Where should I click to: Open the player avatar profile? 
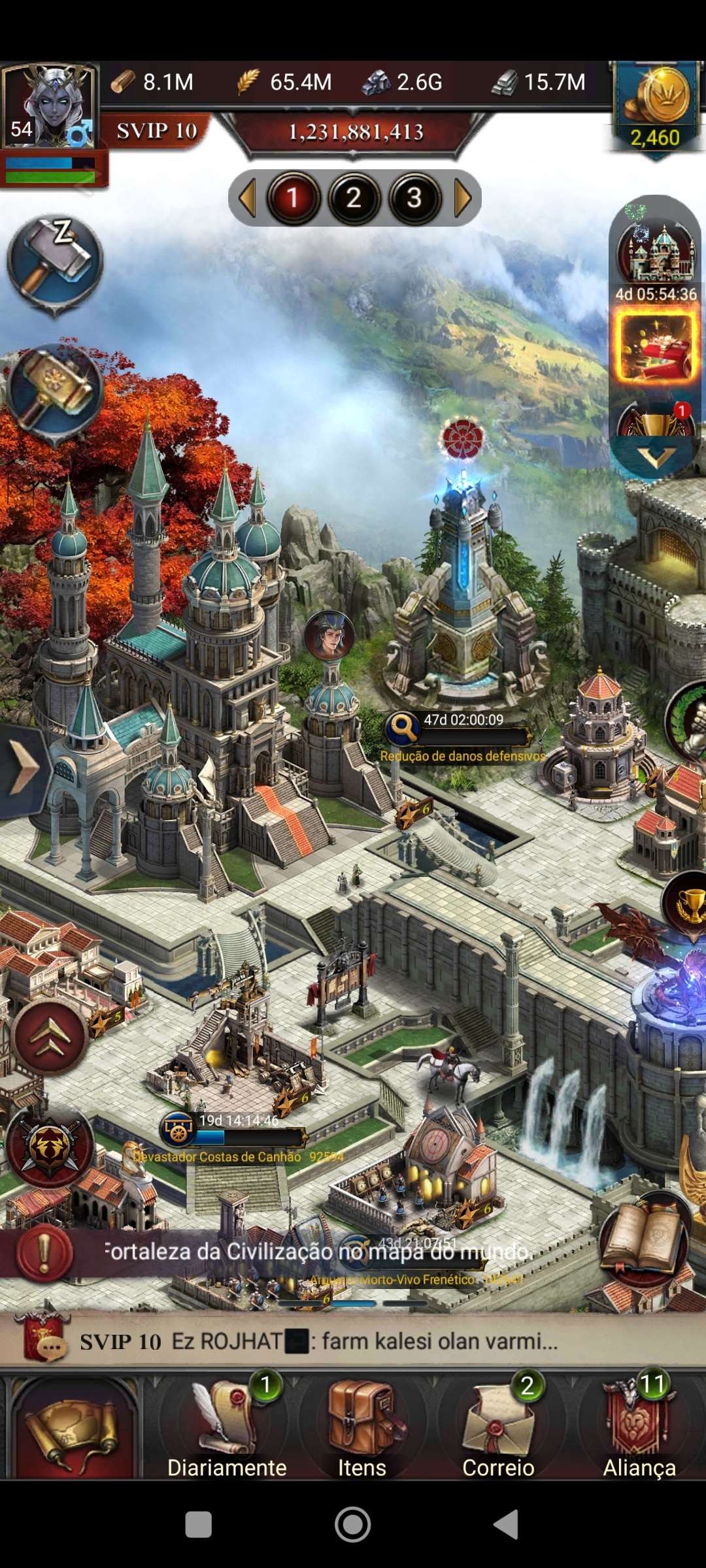click(x=50, y=106)
